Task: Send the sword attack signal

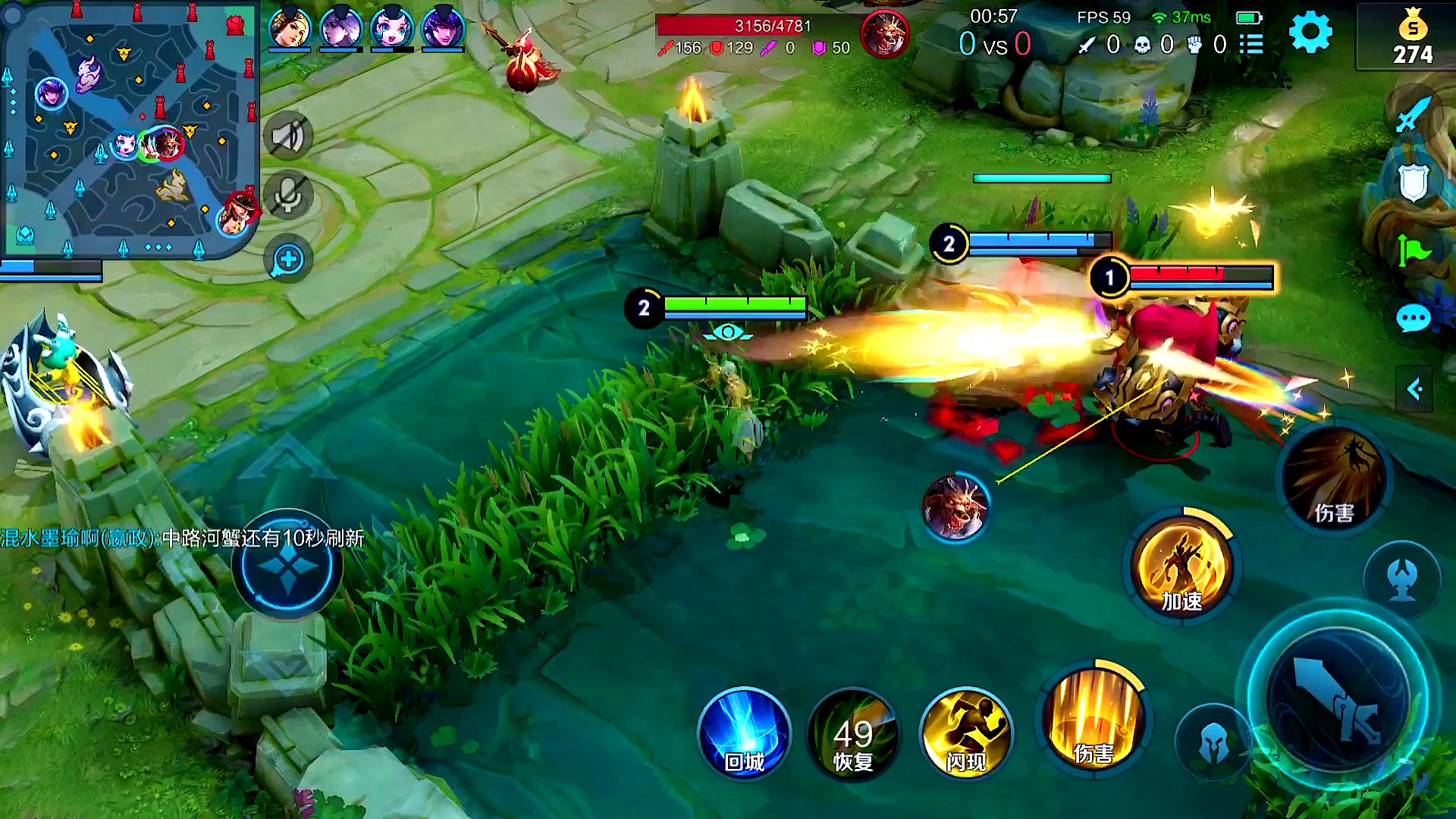Action: point(1412,115)
